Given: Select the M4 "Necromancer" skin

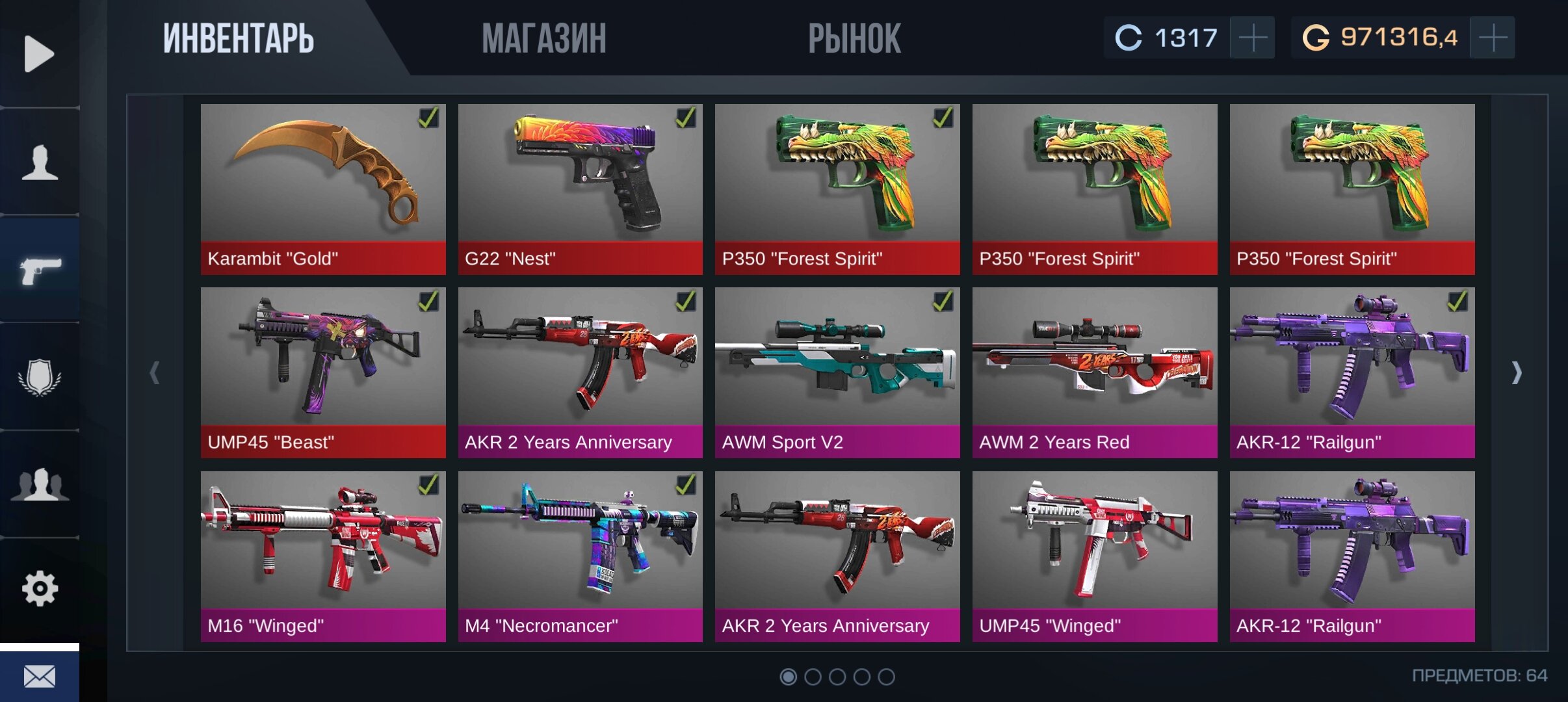Looking at the screenshot, I should click(580, 556).
